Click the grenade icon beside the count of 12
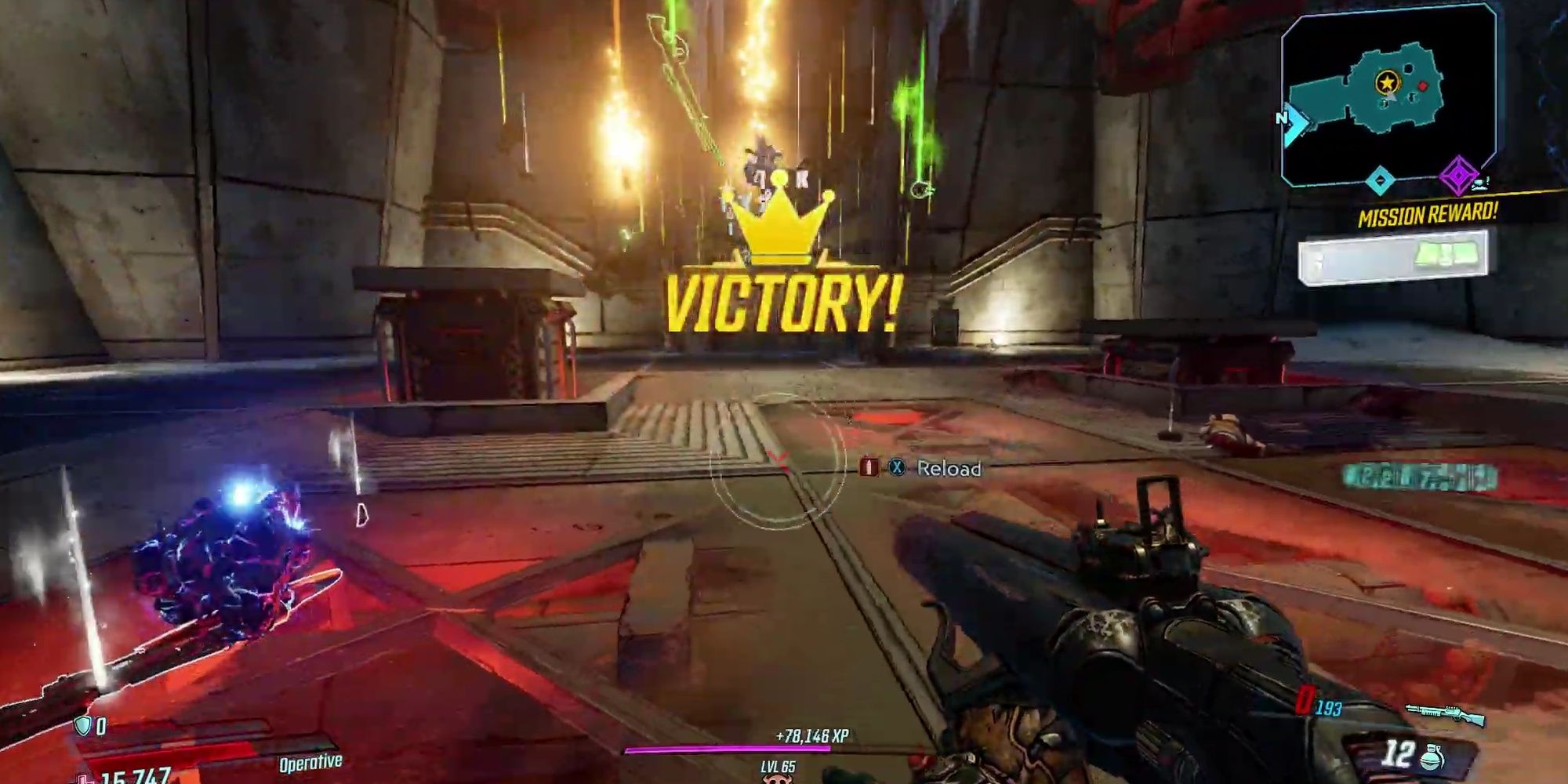1568x784 pixels. point(1433,757)
